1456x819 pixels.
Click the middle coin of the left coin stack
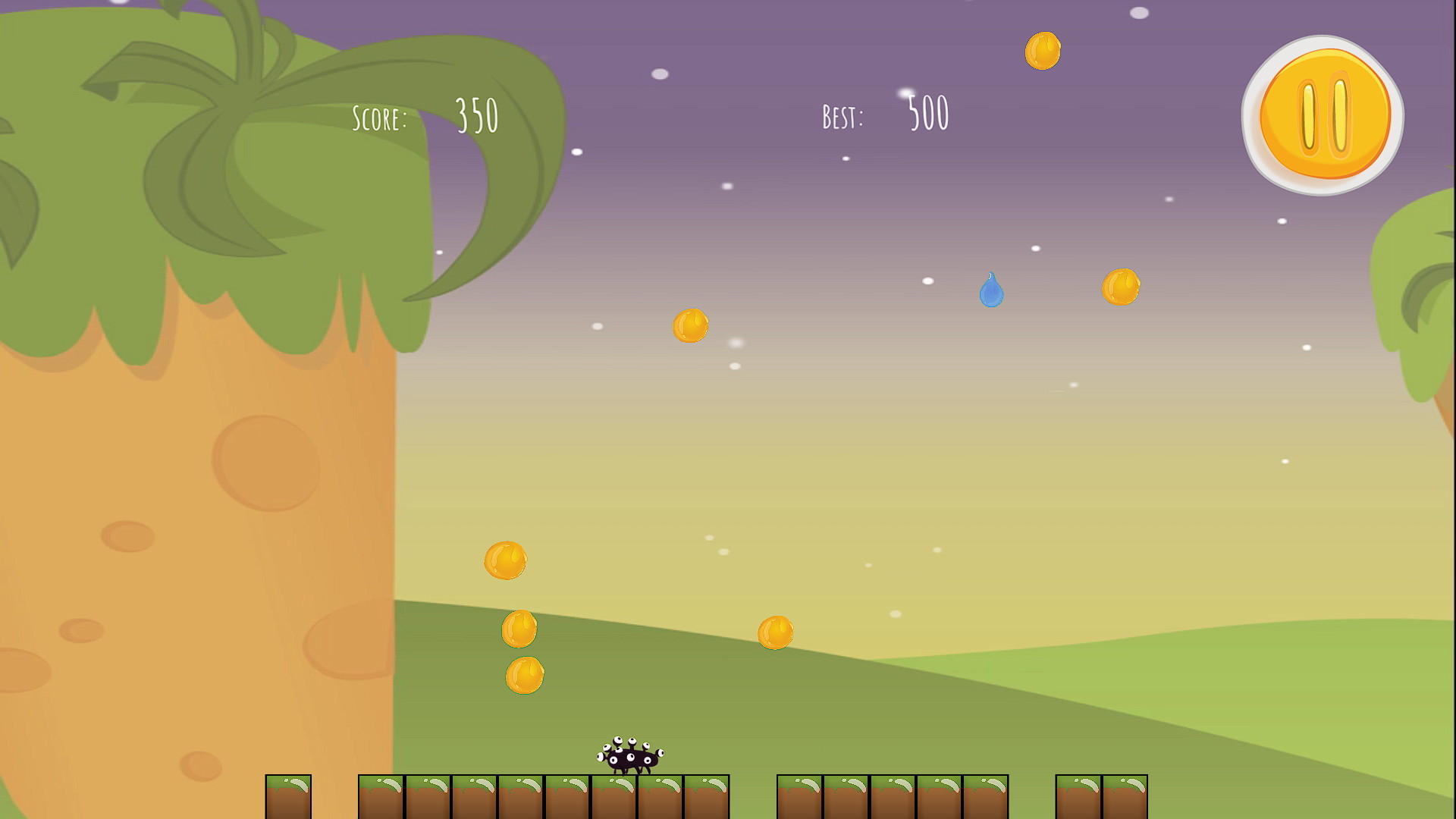[x=519, y=627]
